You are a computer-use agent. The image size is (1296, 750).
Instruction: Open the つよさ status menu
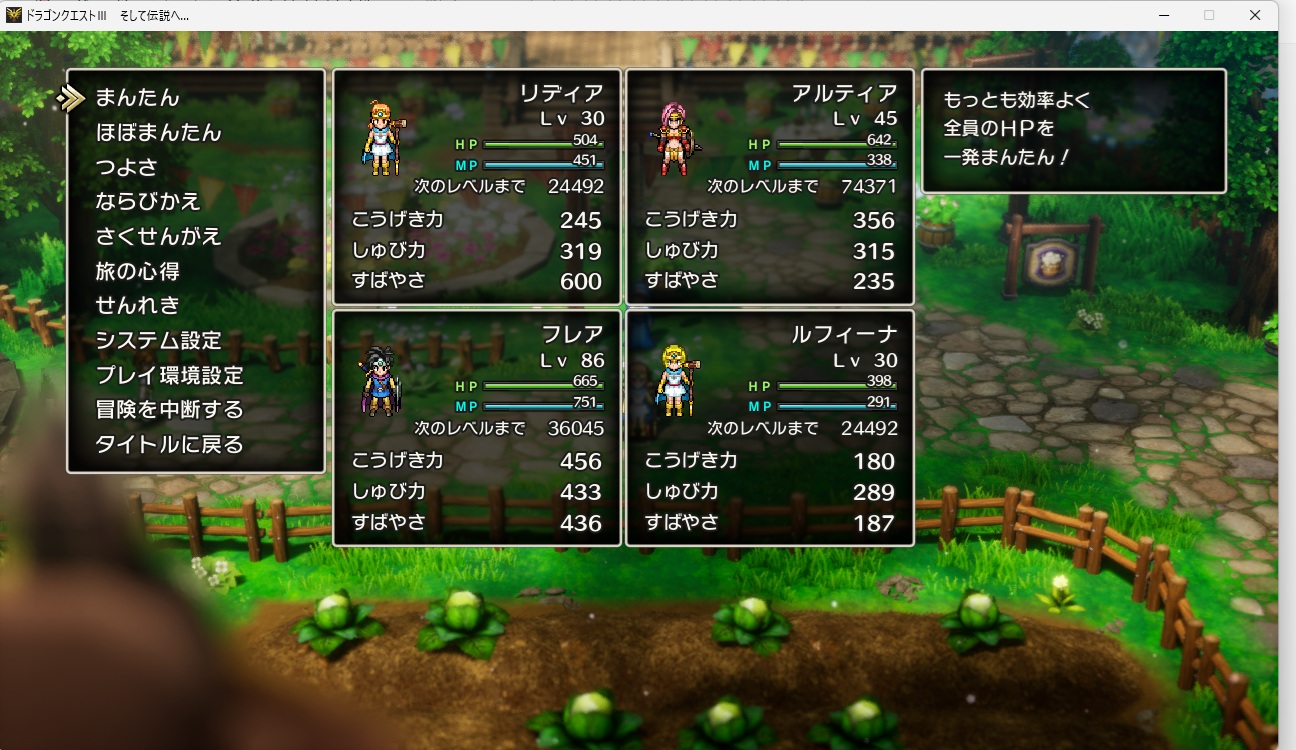point(127,167)
